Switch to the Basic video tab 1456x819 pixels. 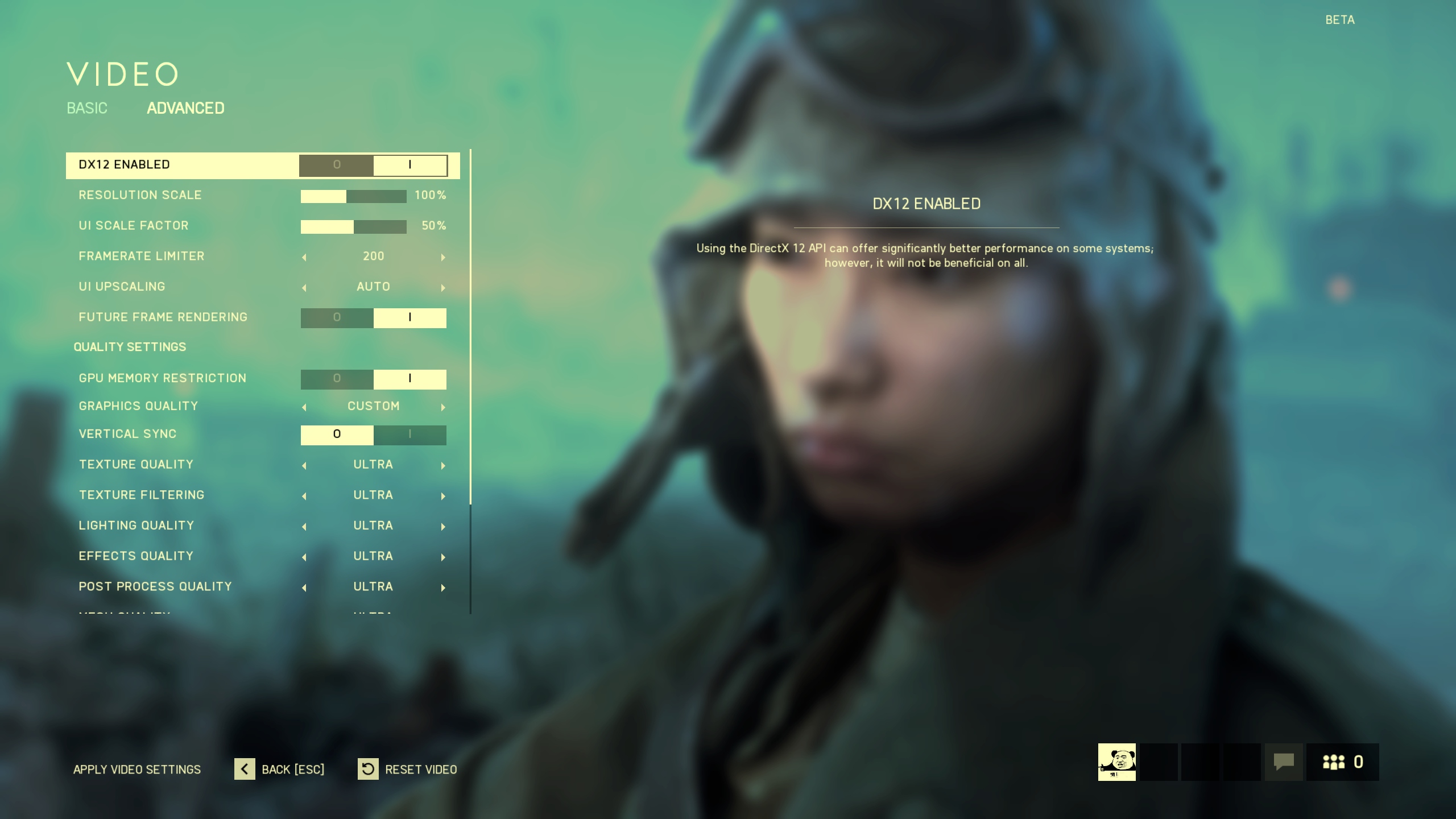(x=87, y=108)
